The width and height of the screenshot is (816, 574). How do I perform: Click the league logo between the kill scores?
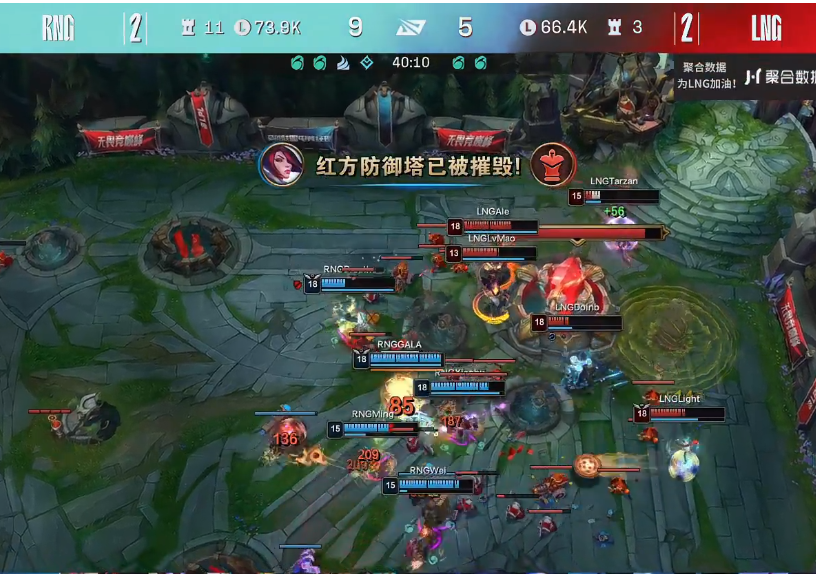point(410,28)
